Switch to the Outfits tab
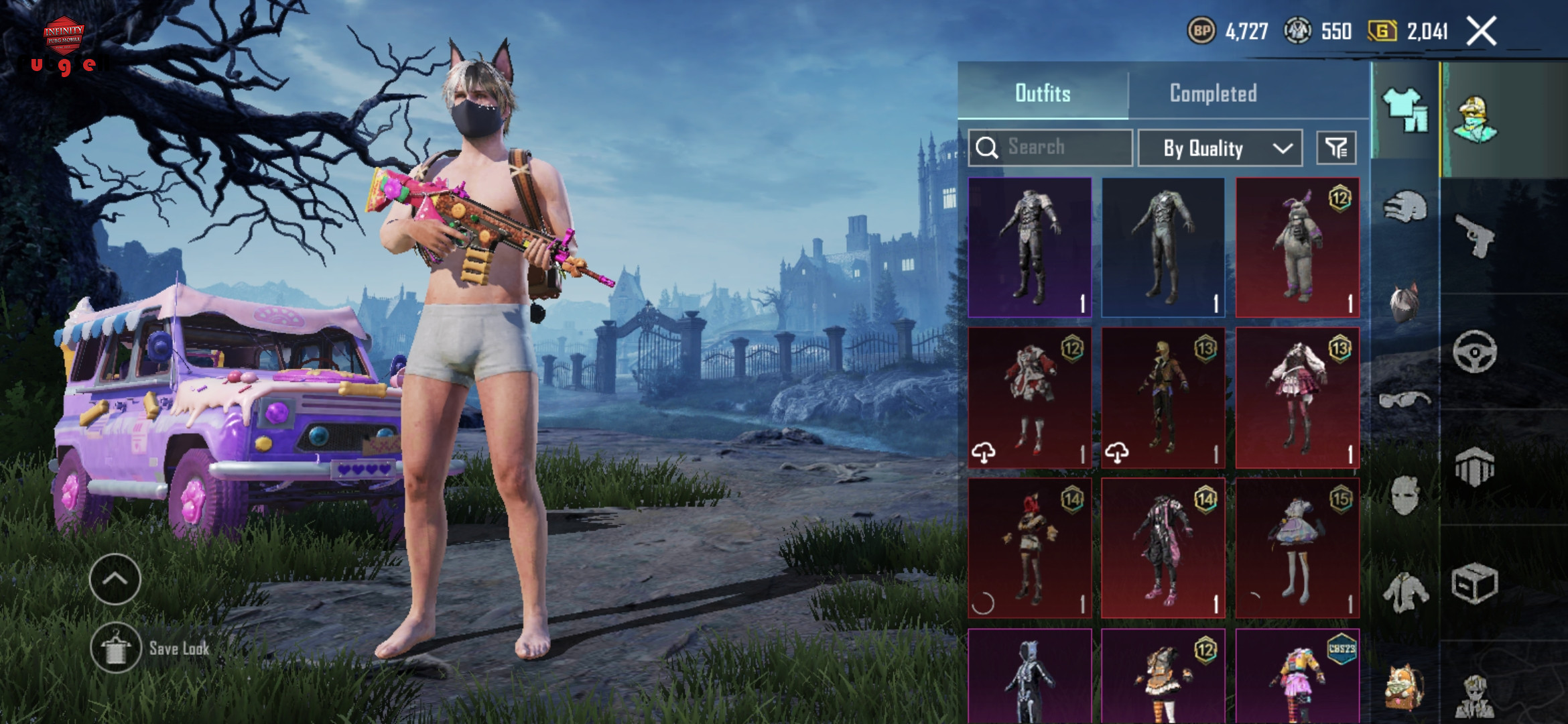The image size is (1568, 724). click(1043, 93)
